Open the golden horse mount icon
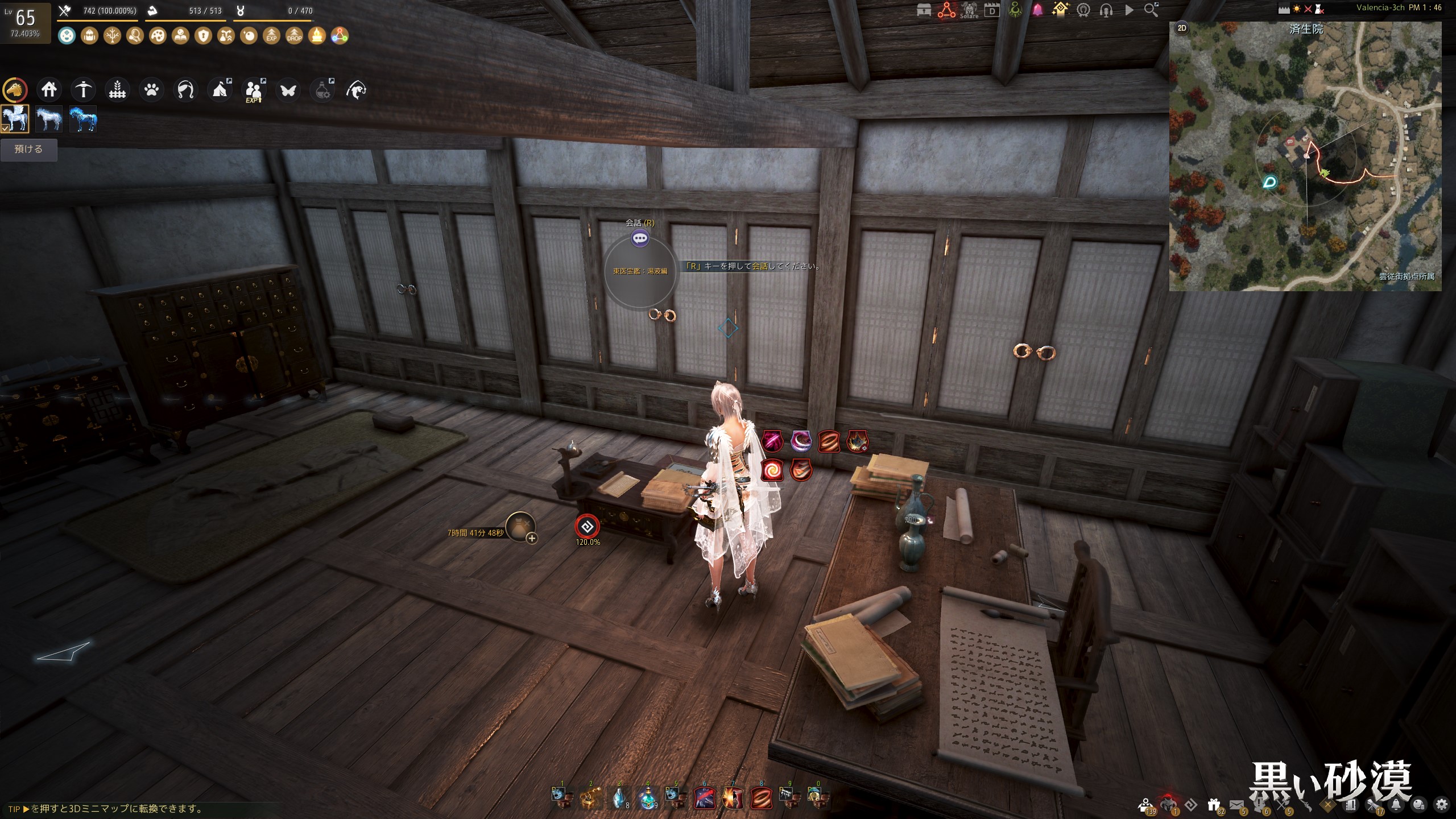The height and width of the screenshot is (819, 1456). [x=15, y=90]
